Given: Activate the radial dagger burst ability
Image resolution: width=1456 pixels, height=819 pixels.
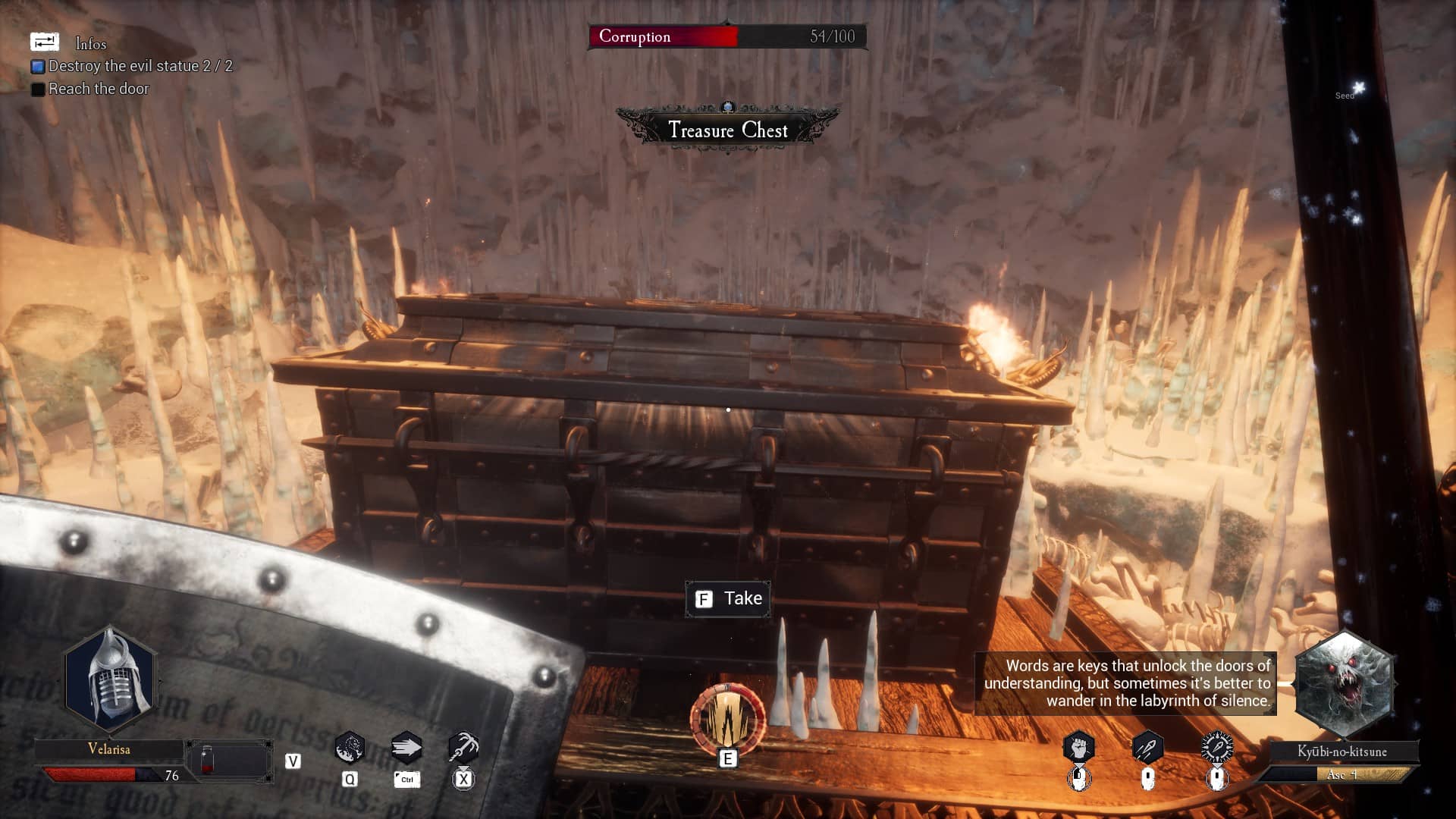Looking at the screenshot, I should click(x=1217, y=748).
